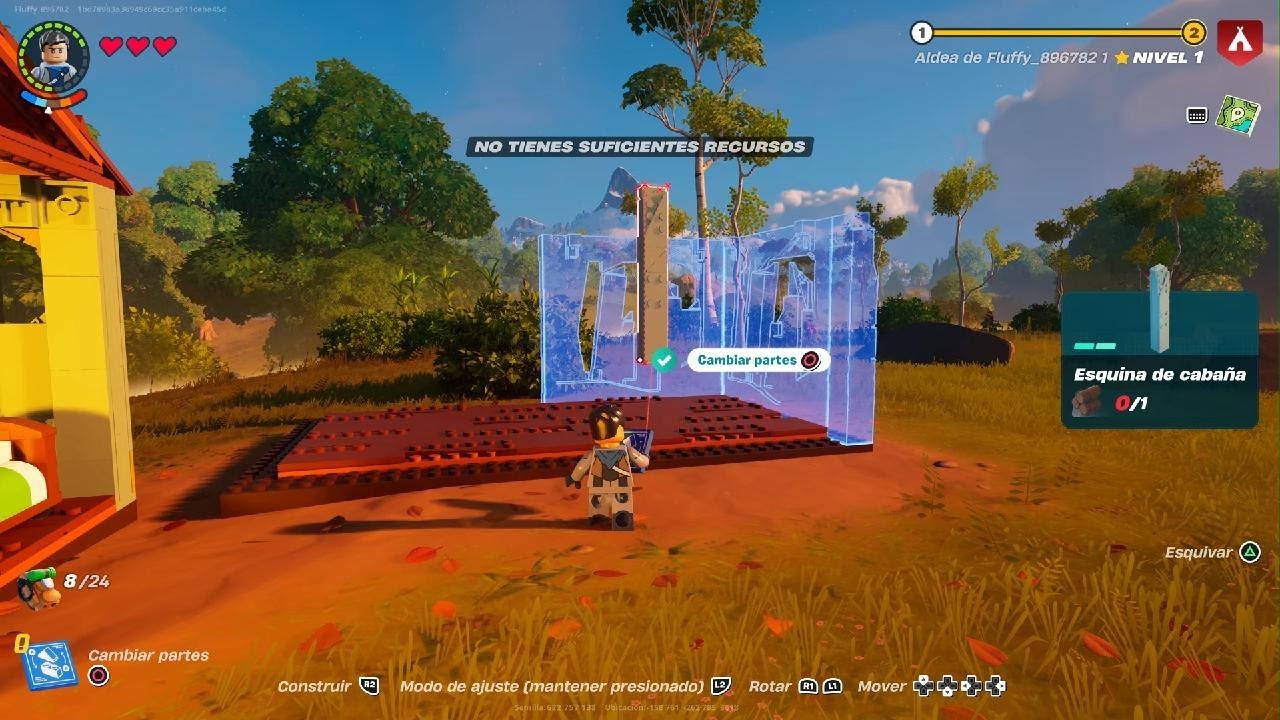Click the first D-pad icon beside Mover
This screenshot has height=720, width=1280.
coord(925,686)
